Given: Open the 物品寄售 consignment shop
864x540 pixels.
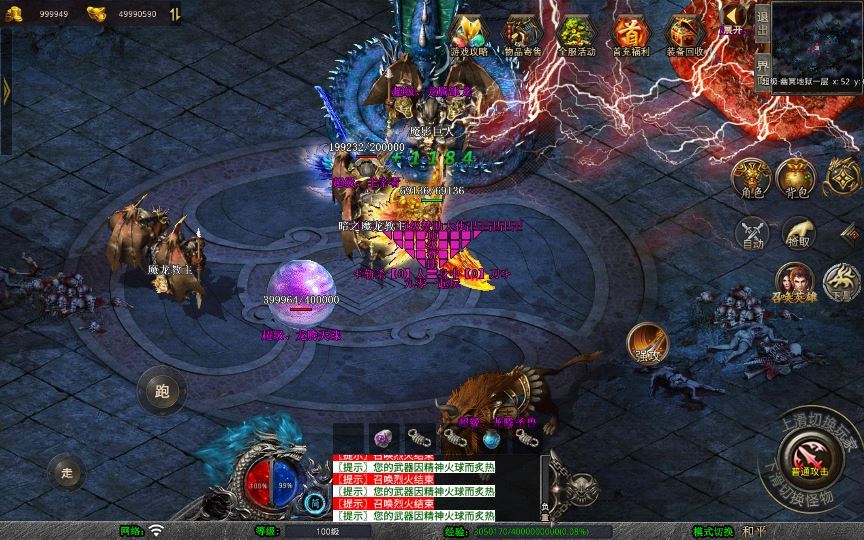Looking at the screenshot, I should [520, 35].
